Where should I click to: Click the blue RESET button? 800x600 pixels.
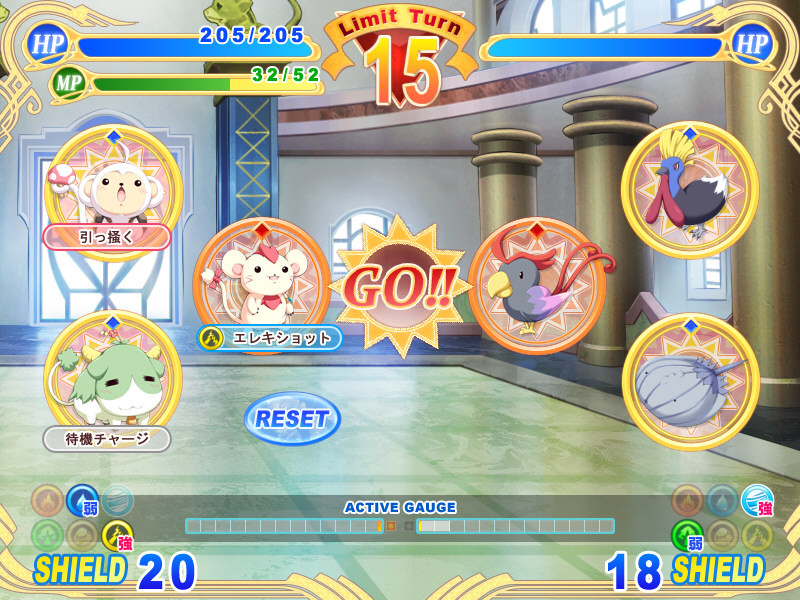292,418
